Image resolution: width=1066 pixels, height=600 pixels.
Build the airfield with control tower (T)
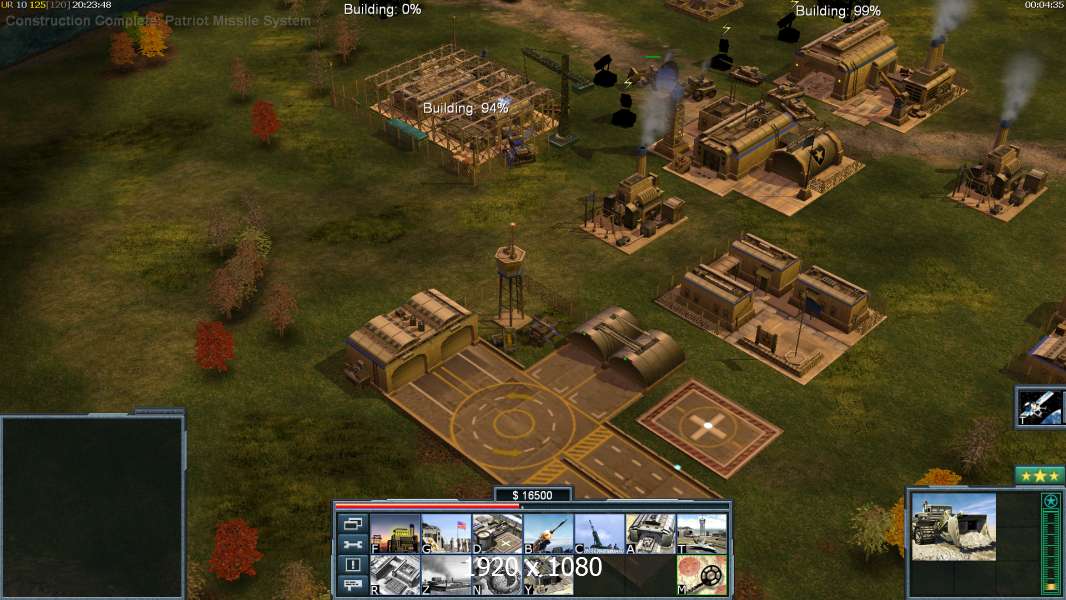click(x=701, y=534)
